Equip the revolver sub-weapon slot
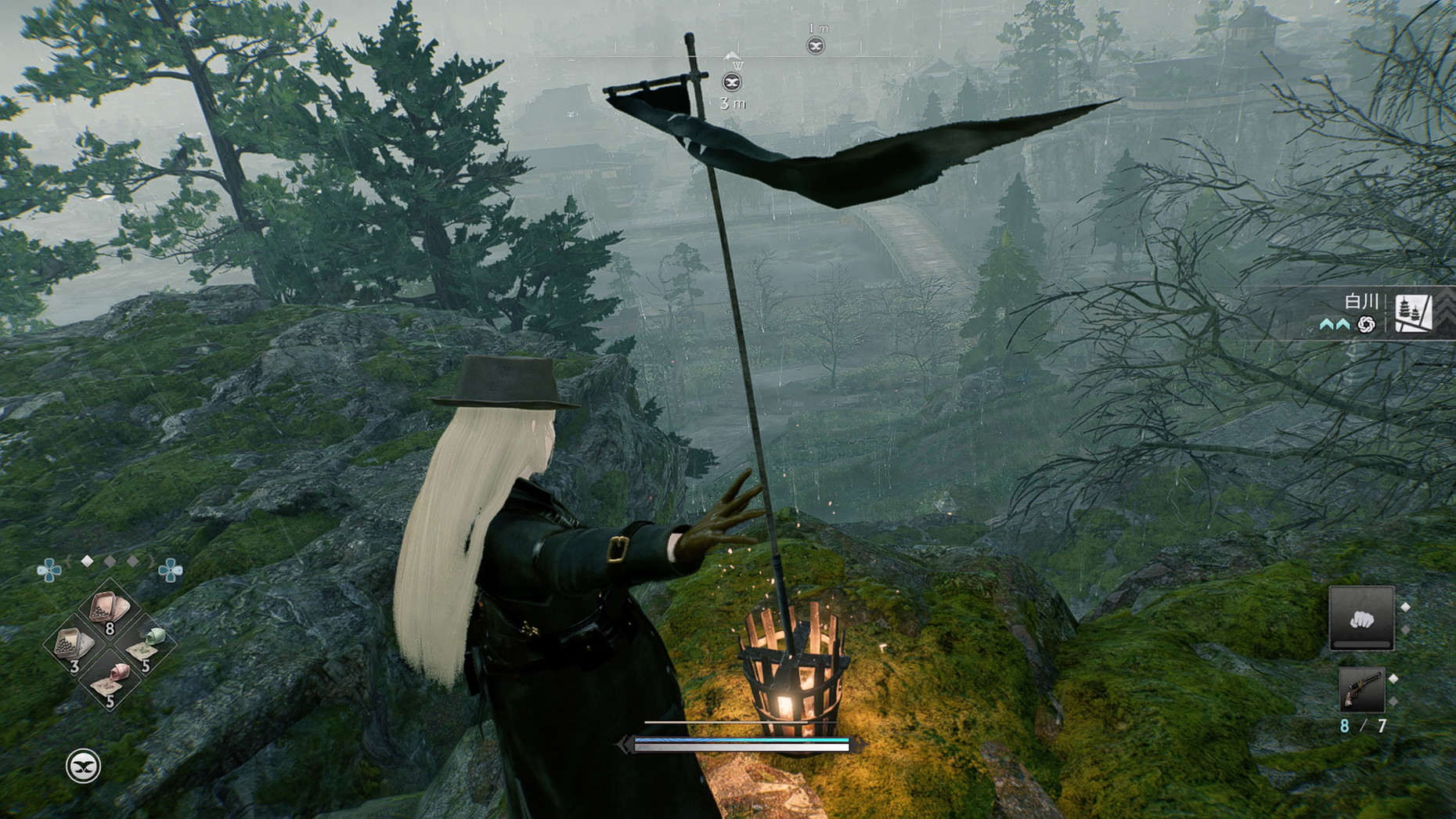Screen dimensions: 1456x819 tap(1361, 689)
